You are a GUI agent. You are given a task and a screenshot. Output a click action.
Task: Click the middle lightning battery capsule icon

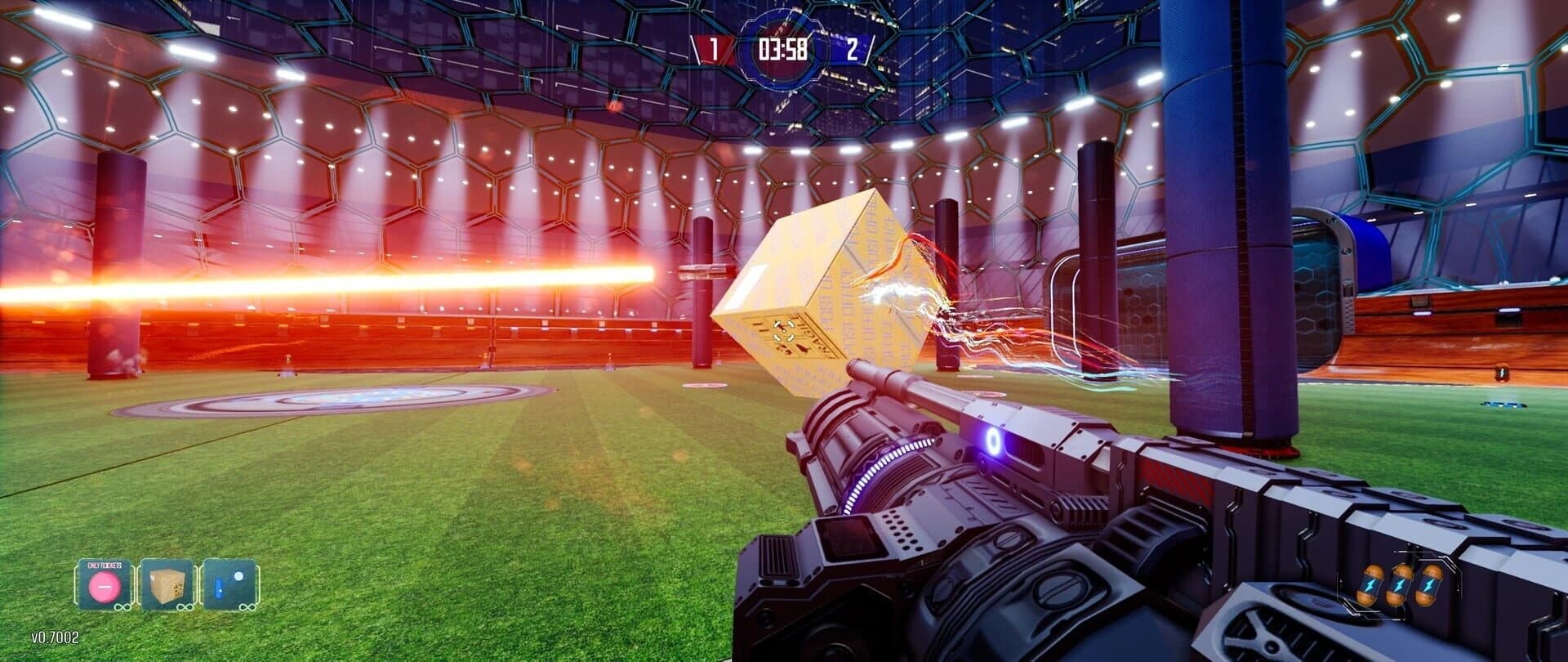(1399, 584)
